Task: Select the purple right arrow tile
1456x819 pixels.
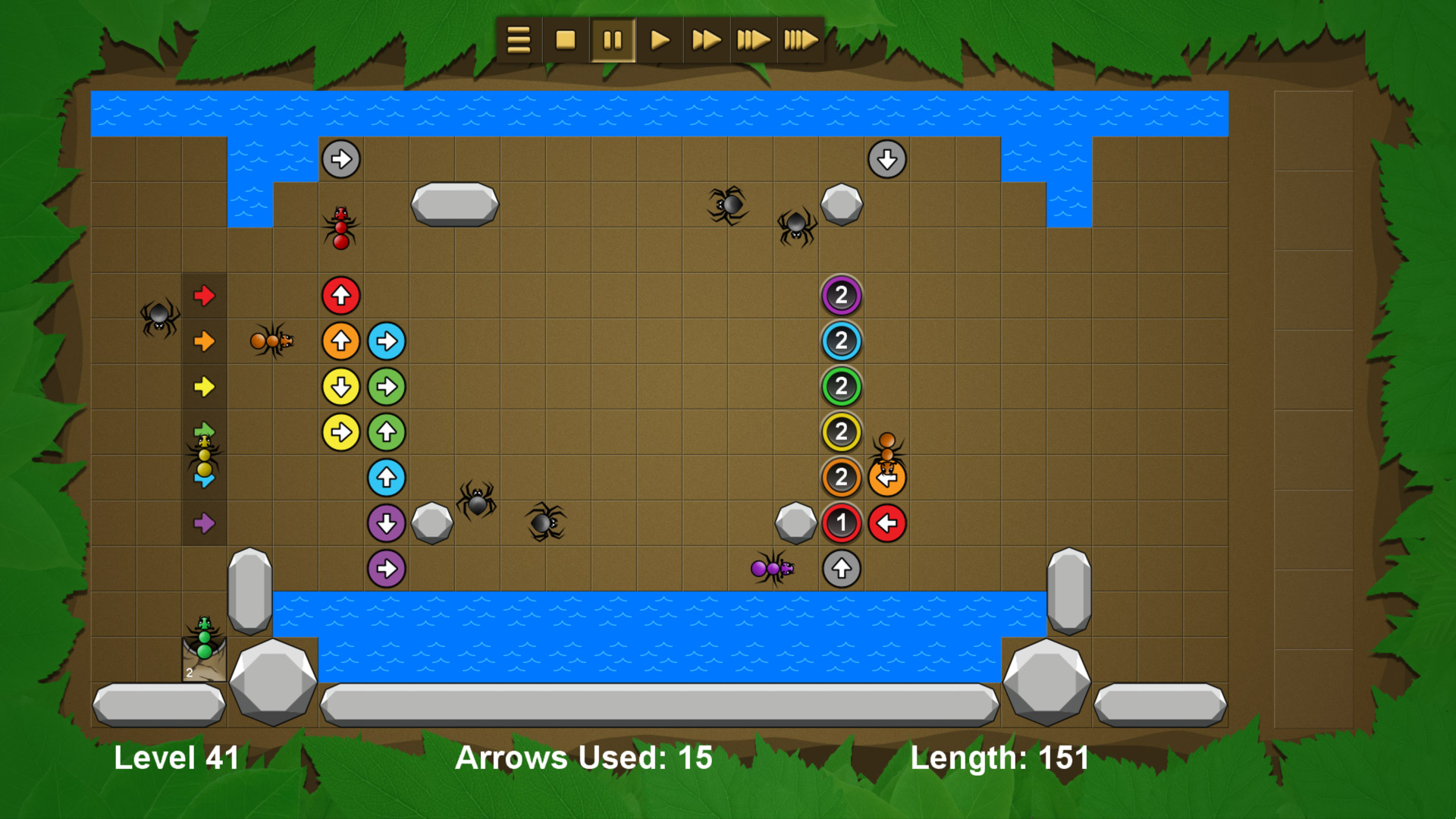Action: pyautogui.click(x=205, y=522)
